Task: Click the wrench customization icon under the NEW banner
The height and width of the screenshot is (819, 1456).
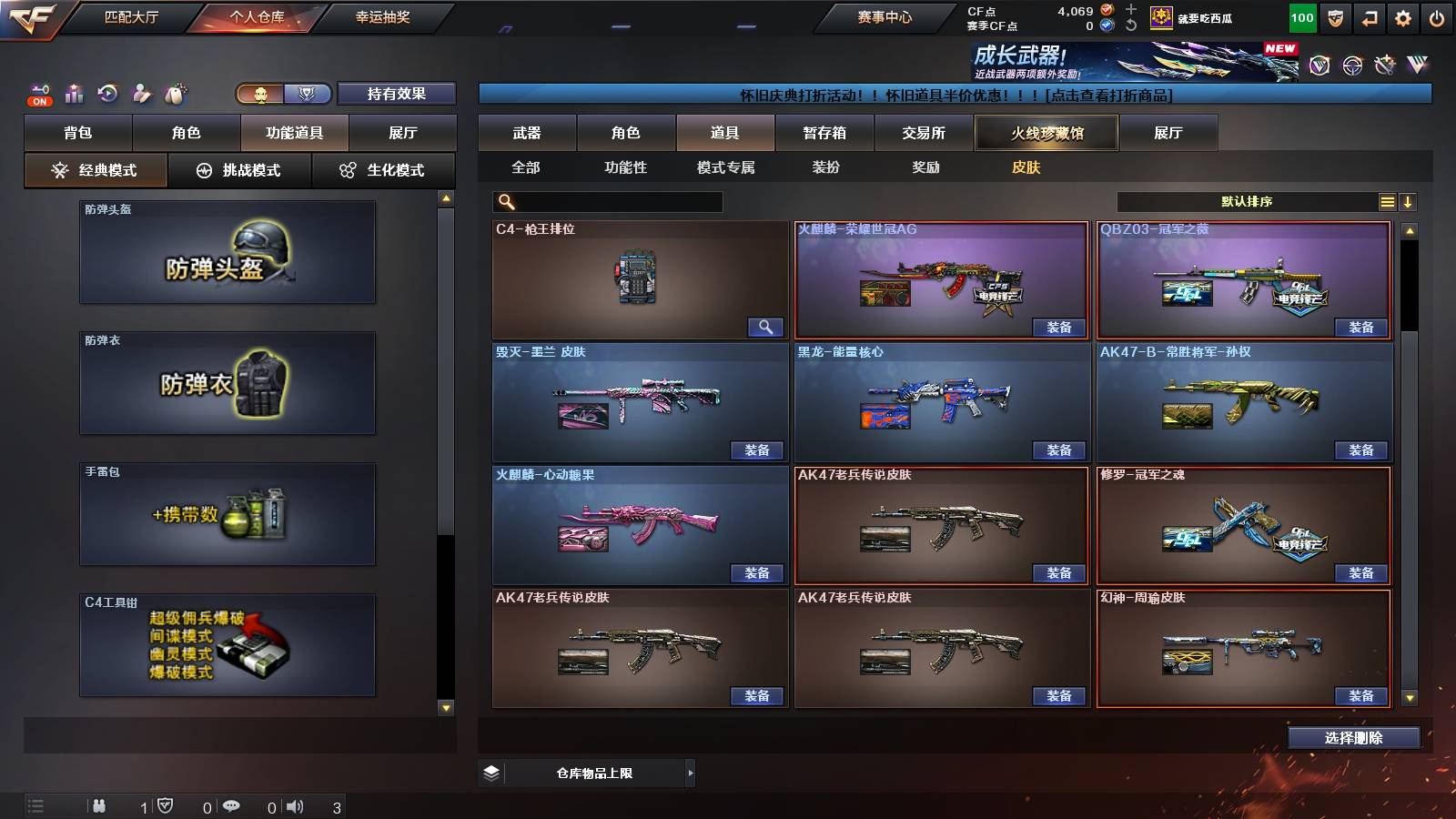Action: (x=1385, y=66)
